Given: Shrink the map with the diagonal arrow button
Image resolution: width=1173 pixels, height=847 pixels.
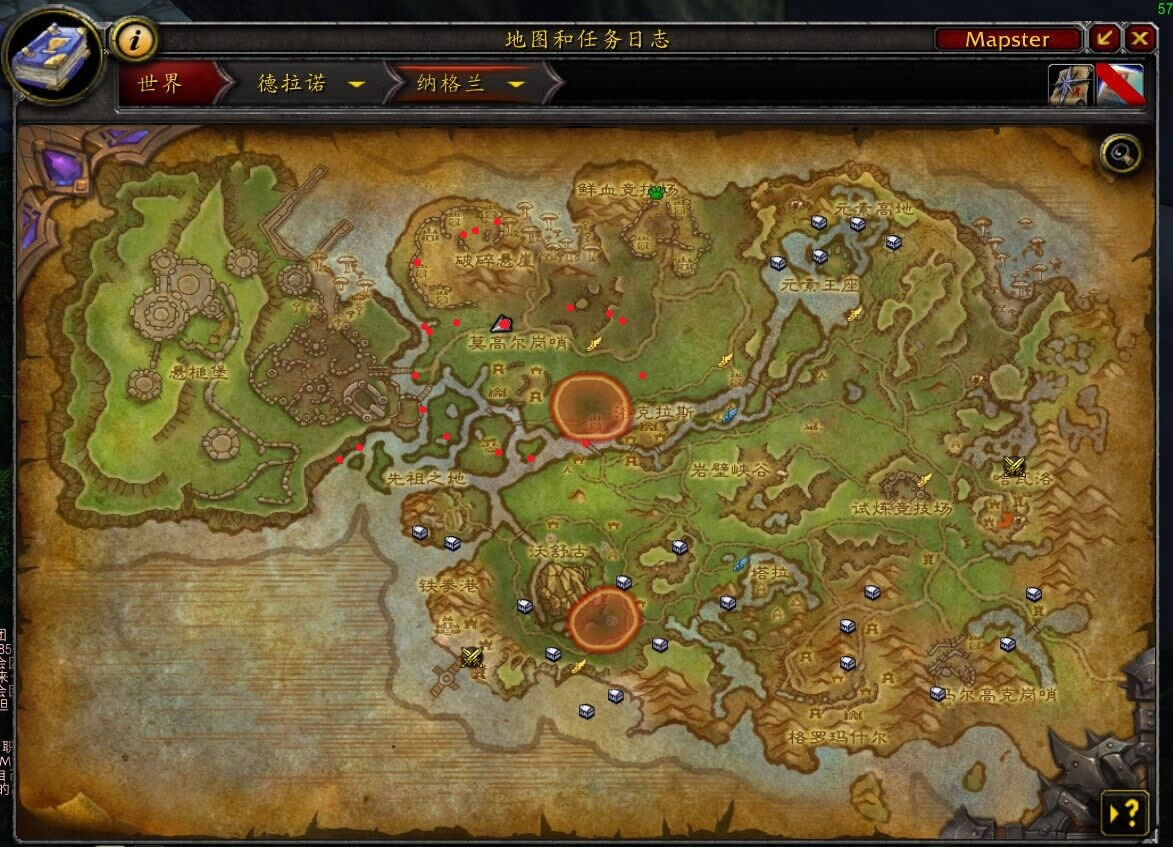Looking at the screenshot, I should click(1104, 39).
